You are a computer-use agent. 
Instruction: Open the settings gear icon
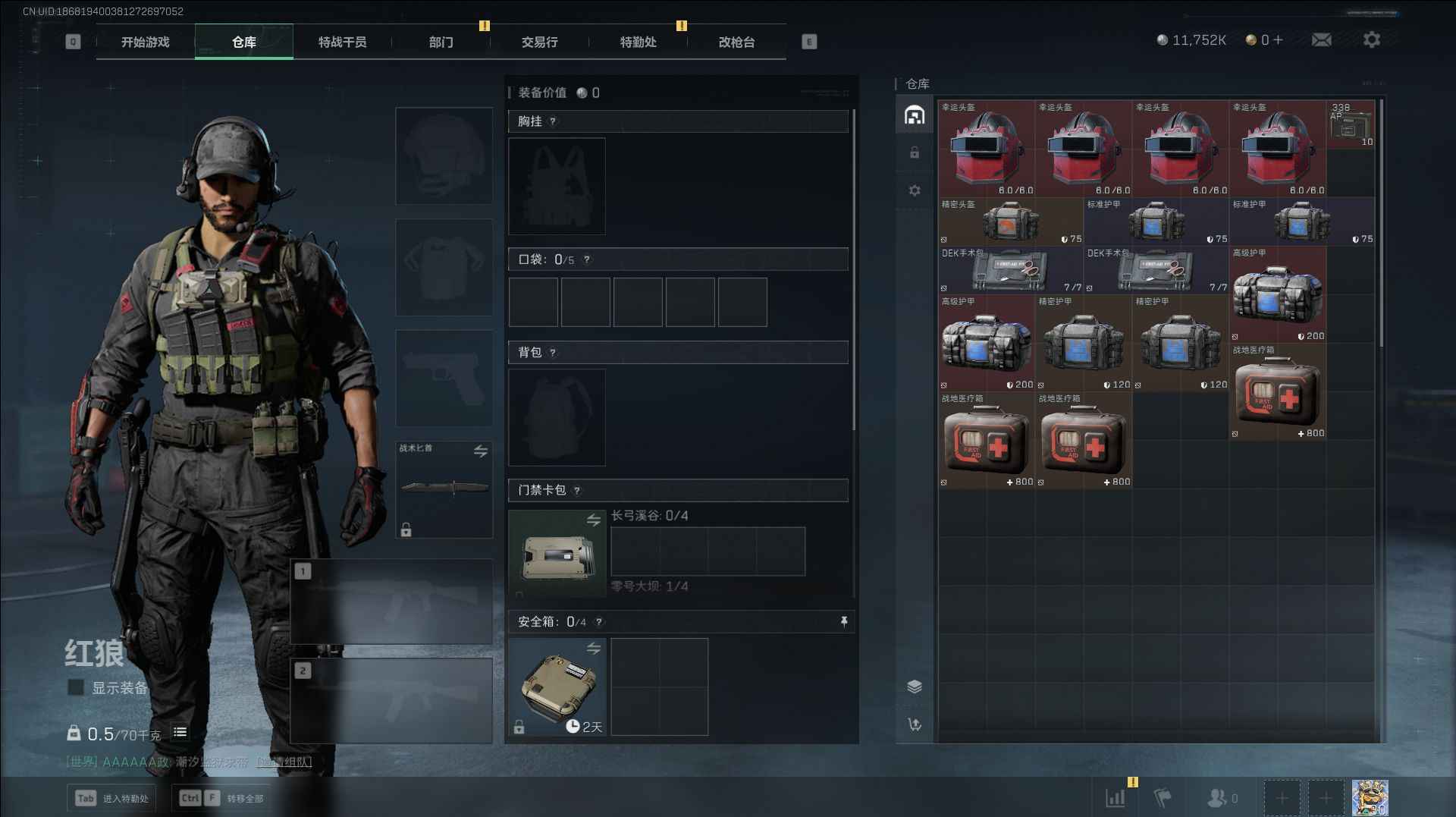pos(1371,40)
